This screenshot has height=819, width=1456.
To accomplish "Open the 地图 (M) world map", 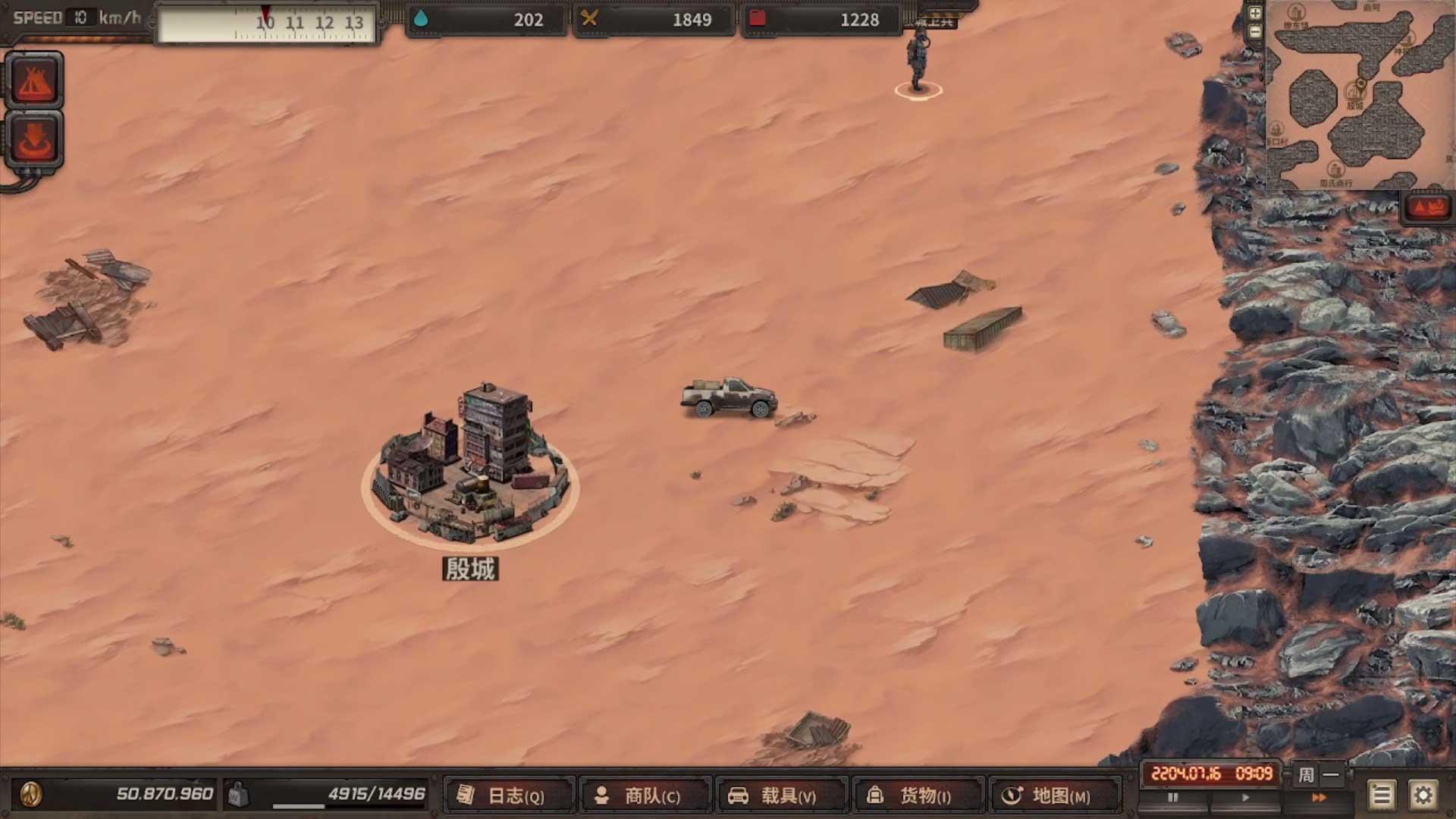I will [1056, 795].
